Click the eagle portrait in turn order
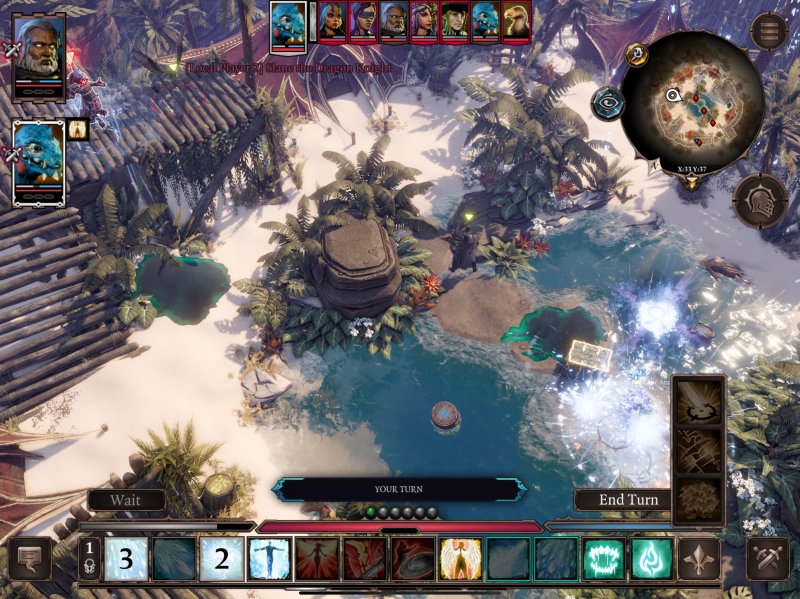Screen dimensions: 800x599 click(x=517, y=21)
